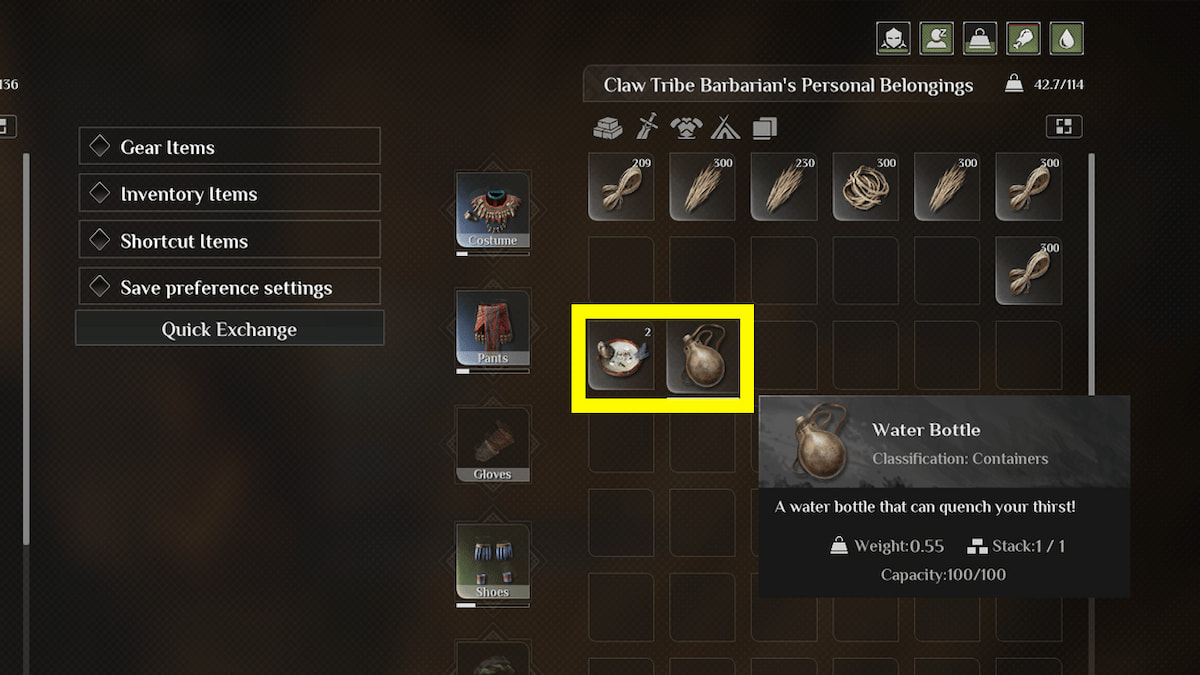Click the inventory sort grid button
This screenshot has width=1200, height=675.
pos(1064,127)
